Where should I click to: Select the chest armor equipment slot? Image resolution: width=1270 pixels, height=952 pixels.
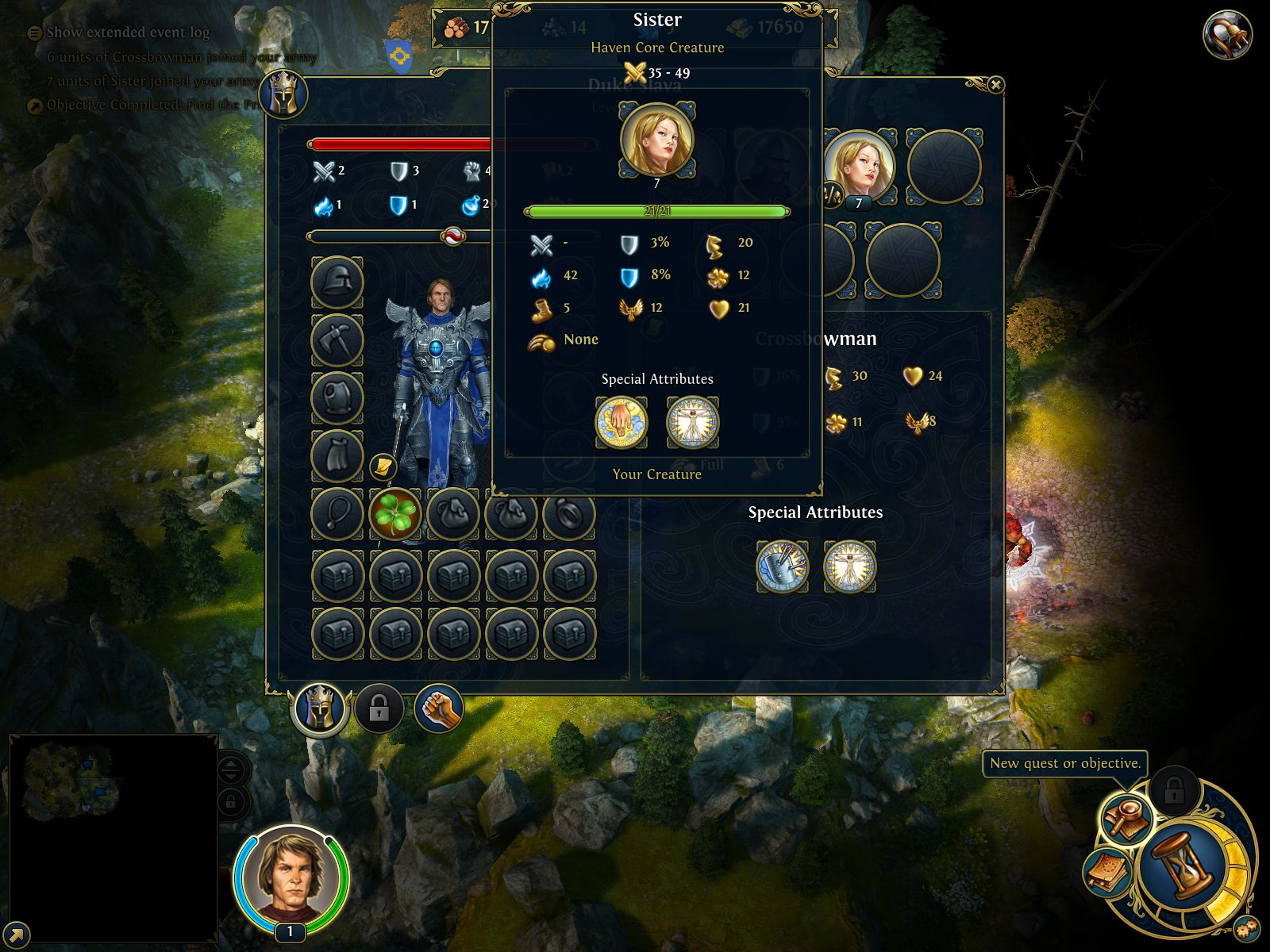pos(337,398)
